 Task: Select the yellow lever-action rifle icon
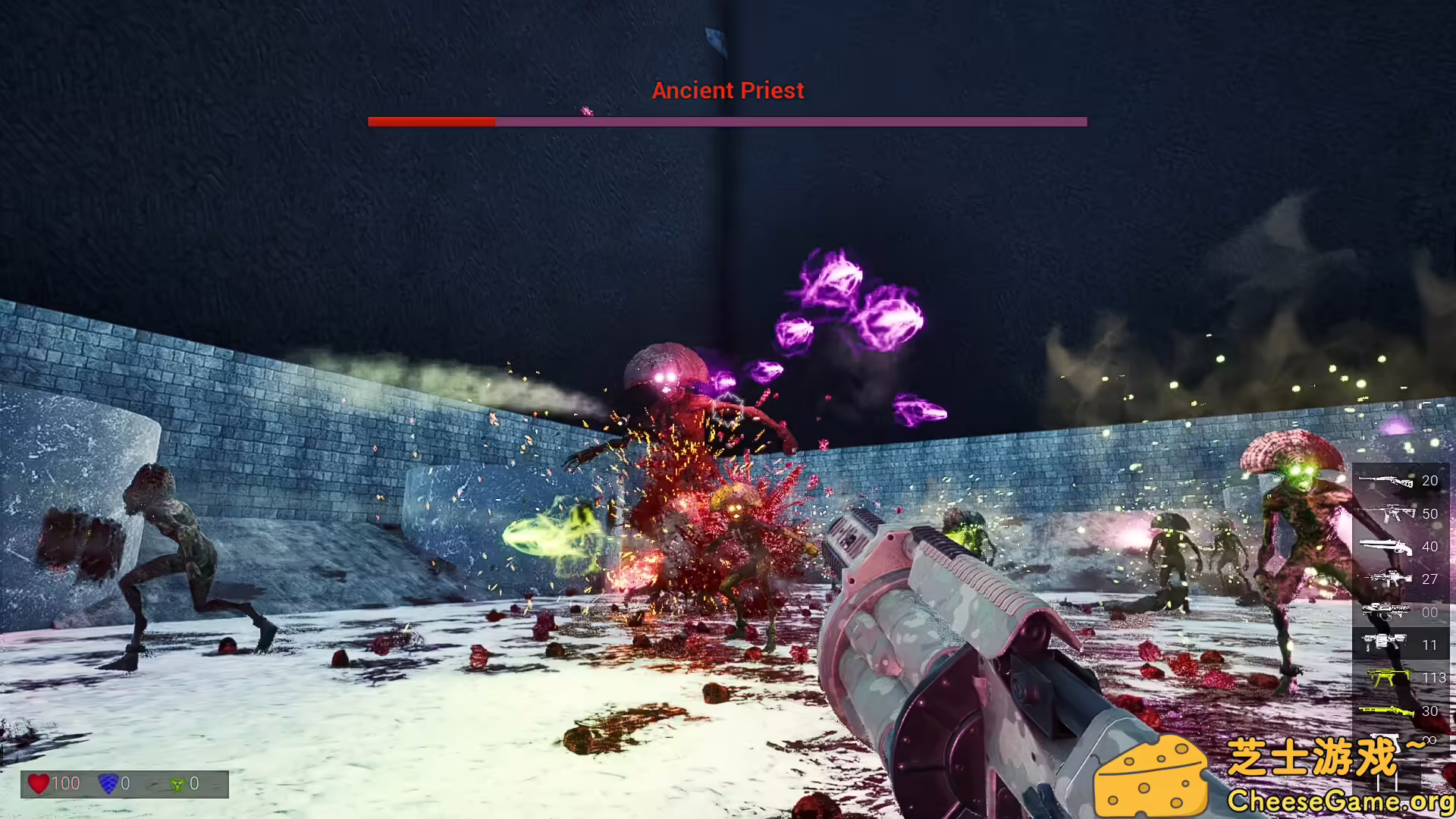click(1386, 711)
